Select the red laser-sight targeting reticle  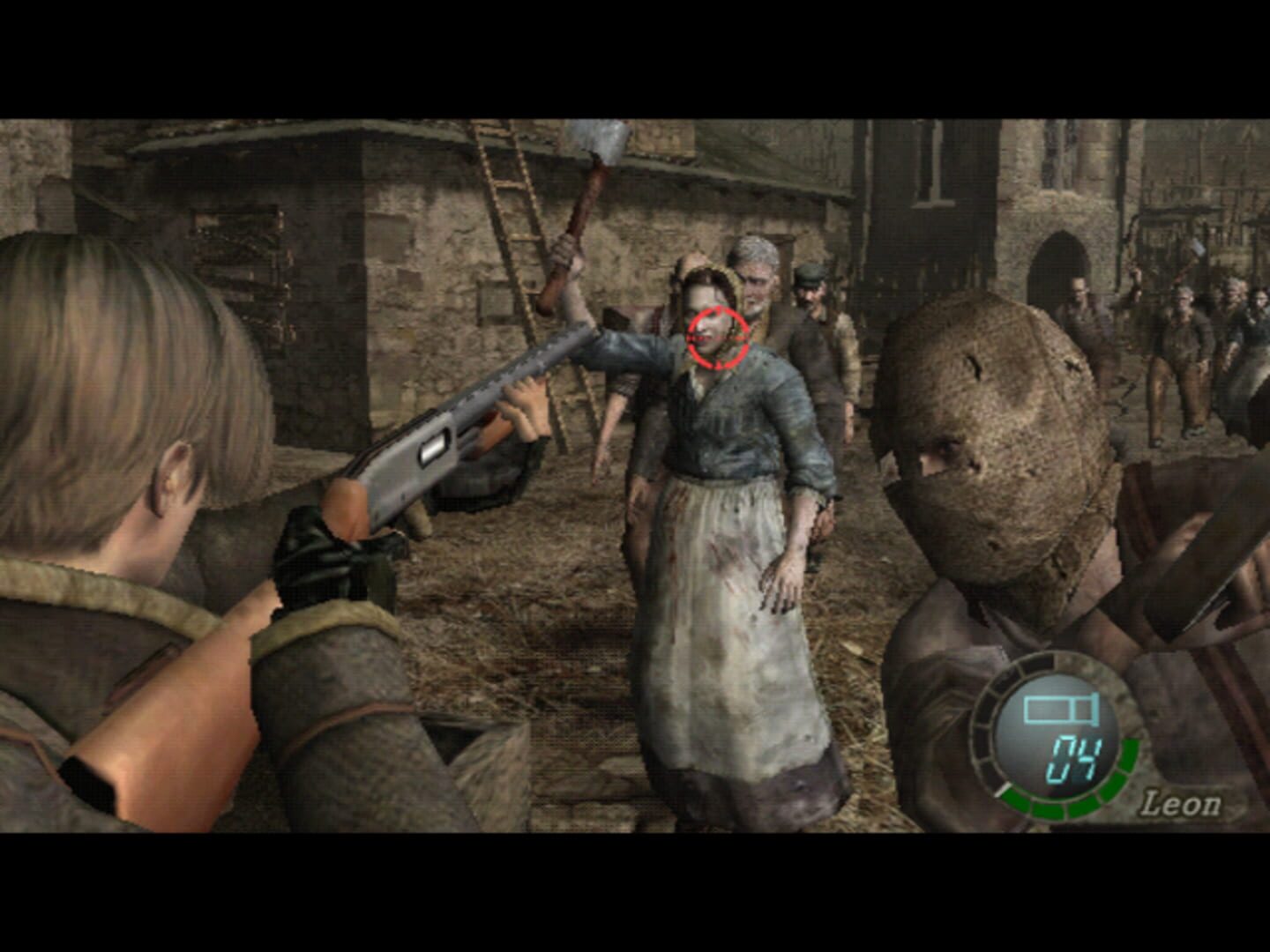(716, 337)
